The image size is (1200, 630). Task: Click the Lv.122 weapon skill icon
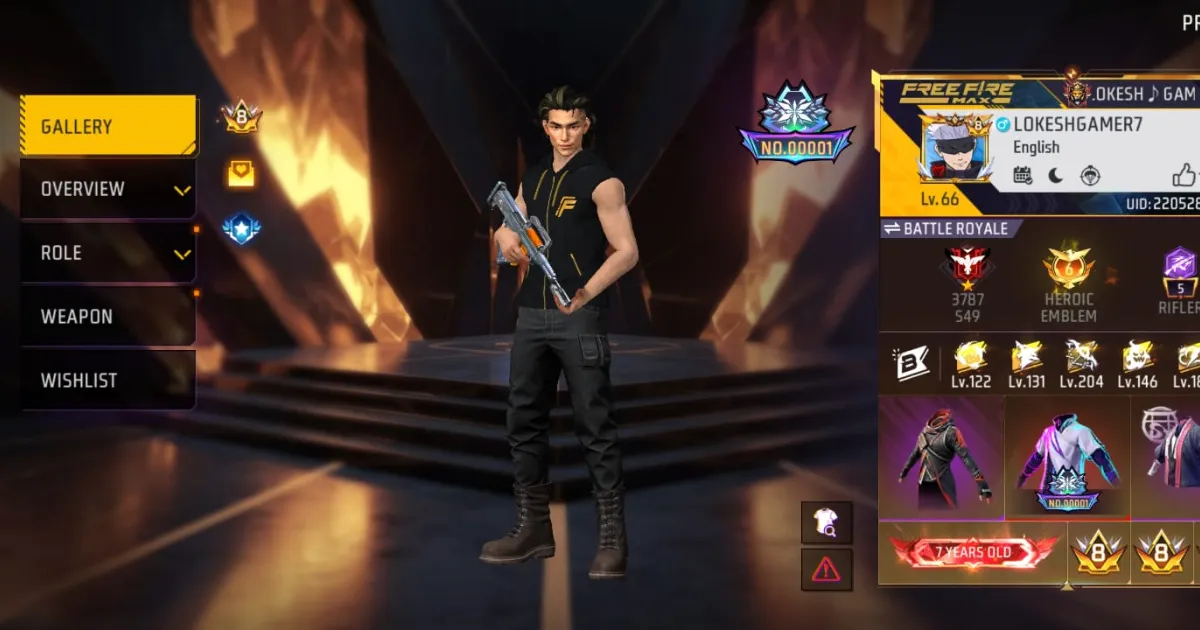tap(972, 359)
